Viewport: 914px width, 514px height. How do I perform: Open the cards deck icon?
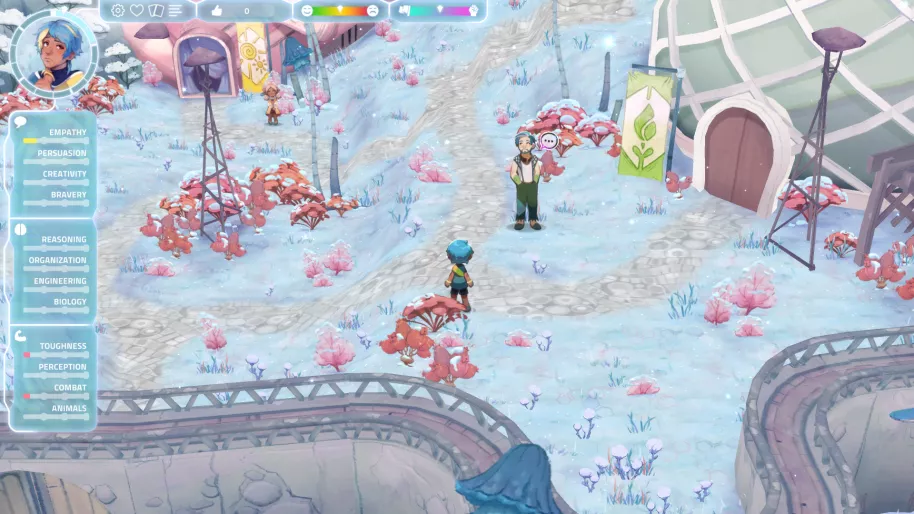[156, 10]
